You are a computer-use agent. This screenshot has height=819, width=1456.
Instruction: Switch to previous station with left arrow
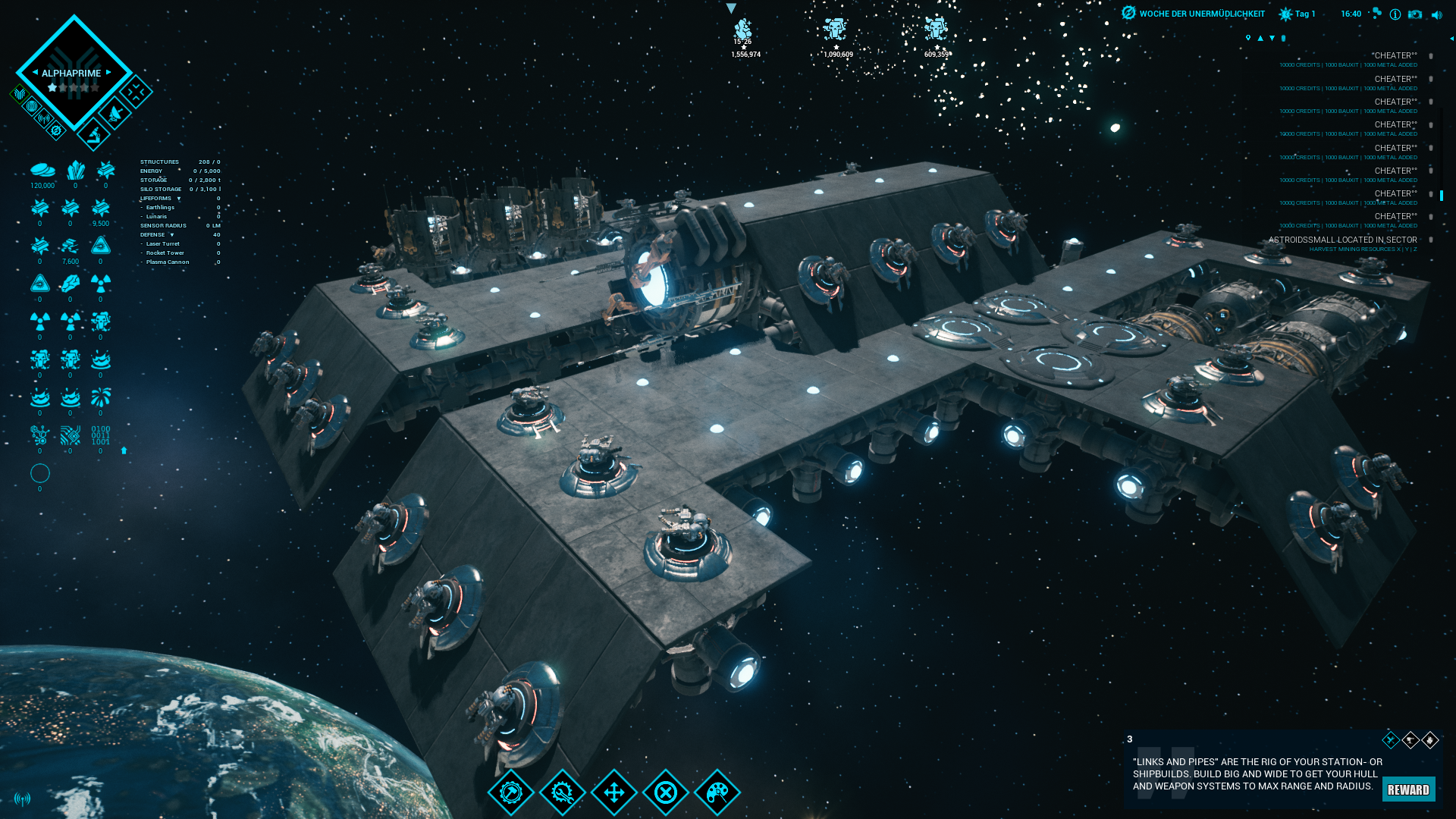click(35, 73)
